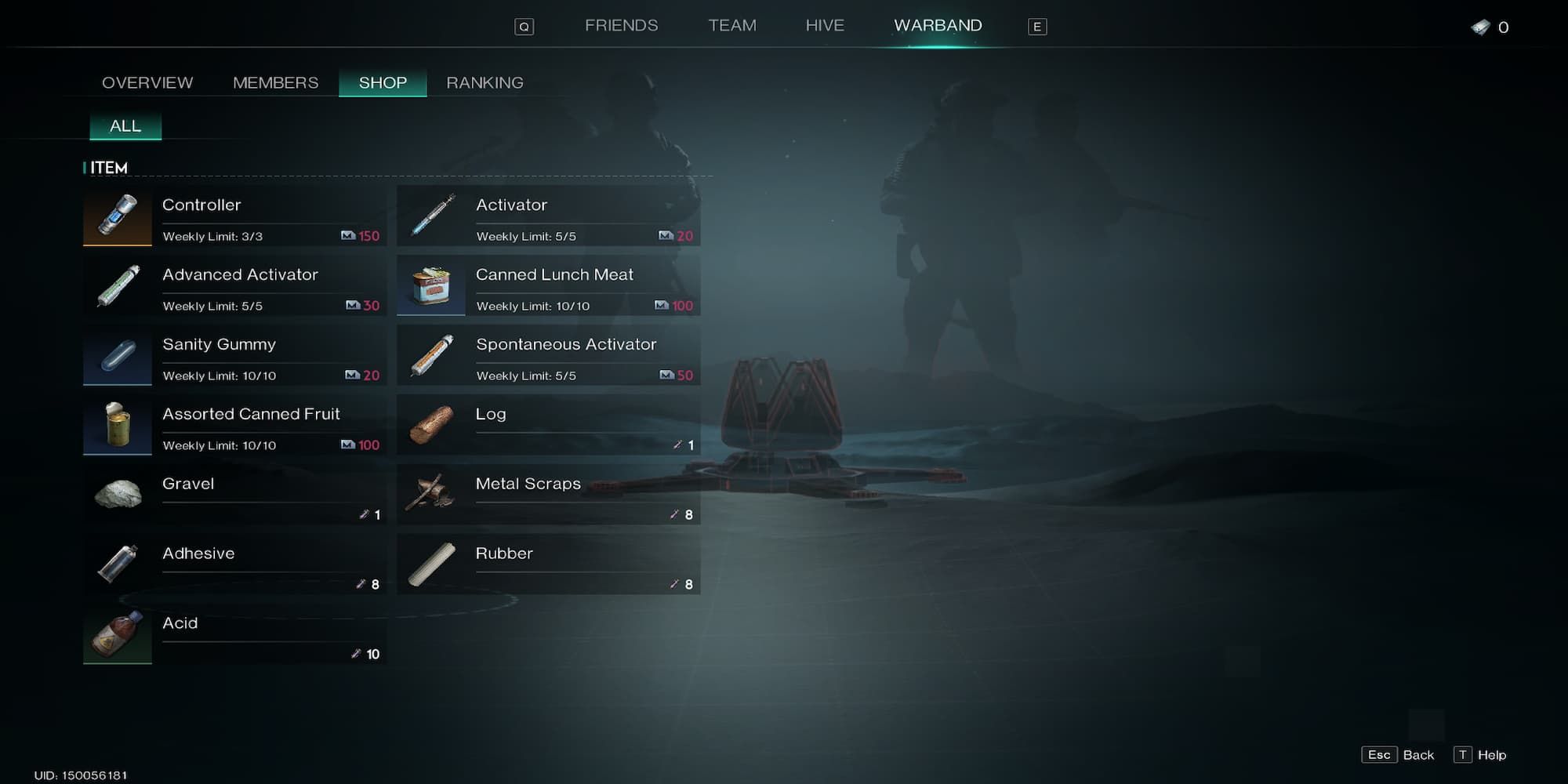Select the Rubber shop item

pos(548,564)
